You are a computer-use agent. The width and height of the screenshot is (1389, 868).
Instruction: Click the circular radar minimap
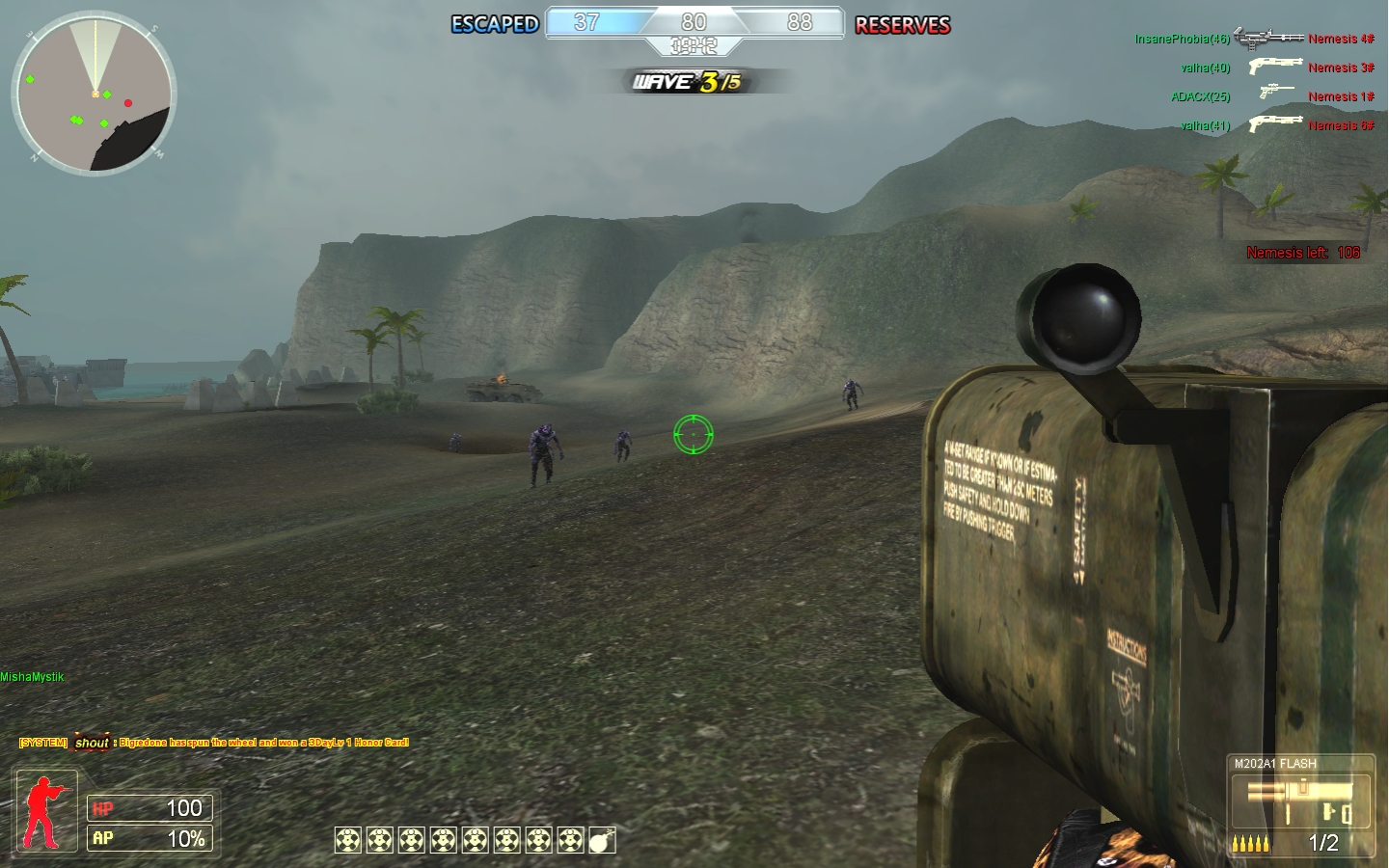click(x=95, y=95)
